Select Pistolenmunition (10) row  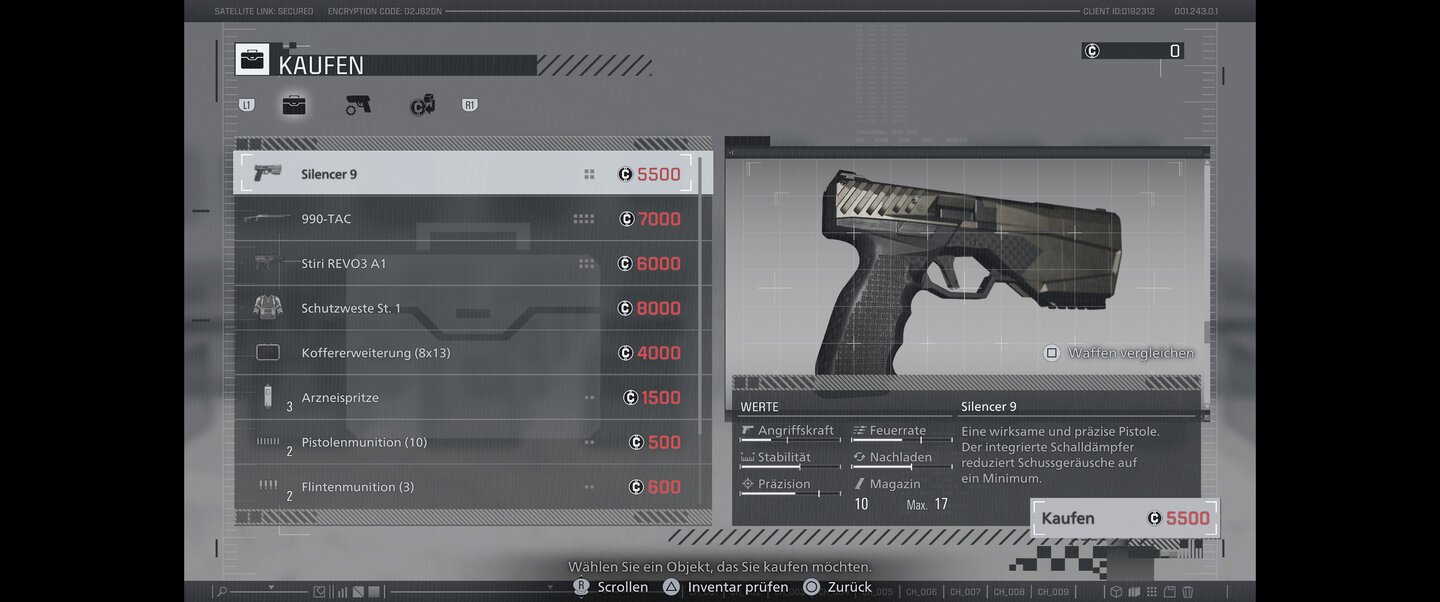coord(470,442)
